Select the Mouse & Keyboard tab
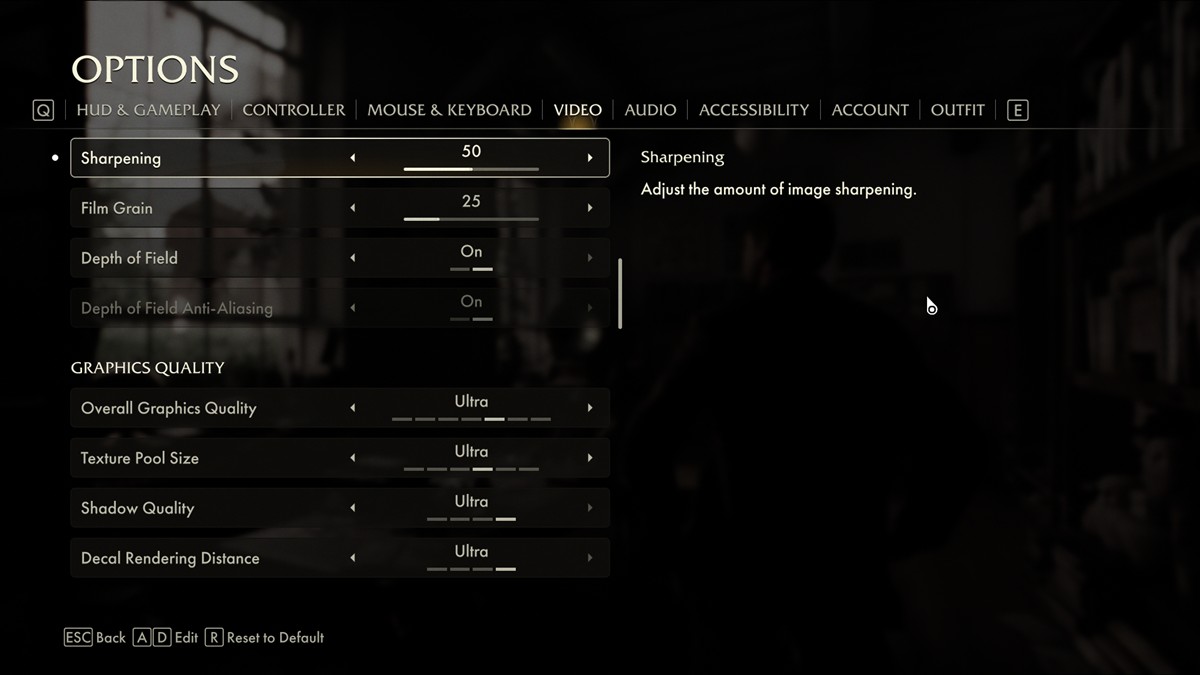Viewport: 1200px width, 675px height. [449, 110]
